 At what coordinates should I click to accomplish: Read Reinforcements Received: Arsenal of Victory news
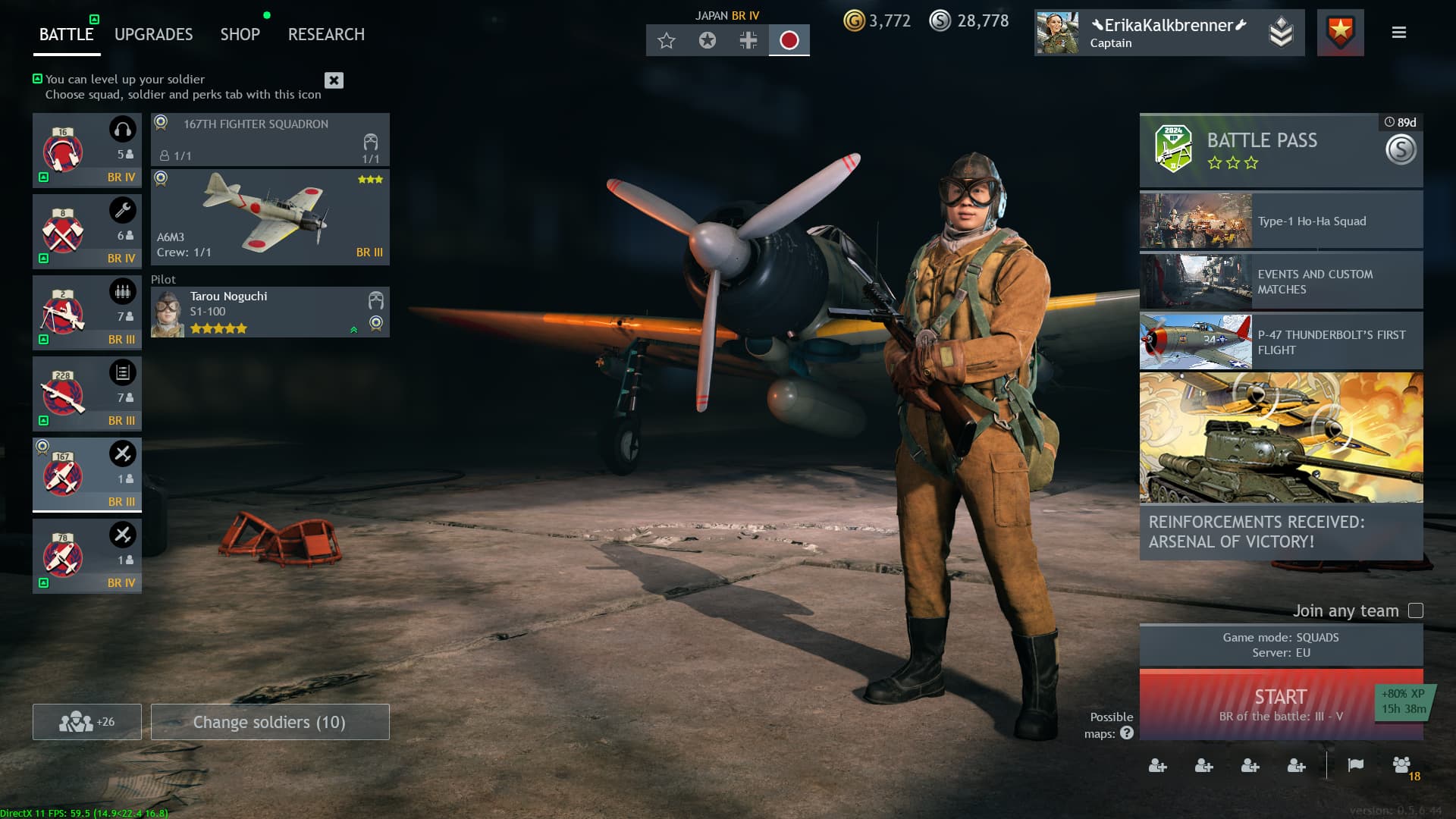coord(1281,466)
